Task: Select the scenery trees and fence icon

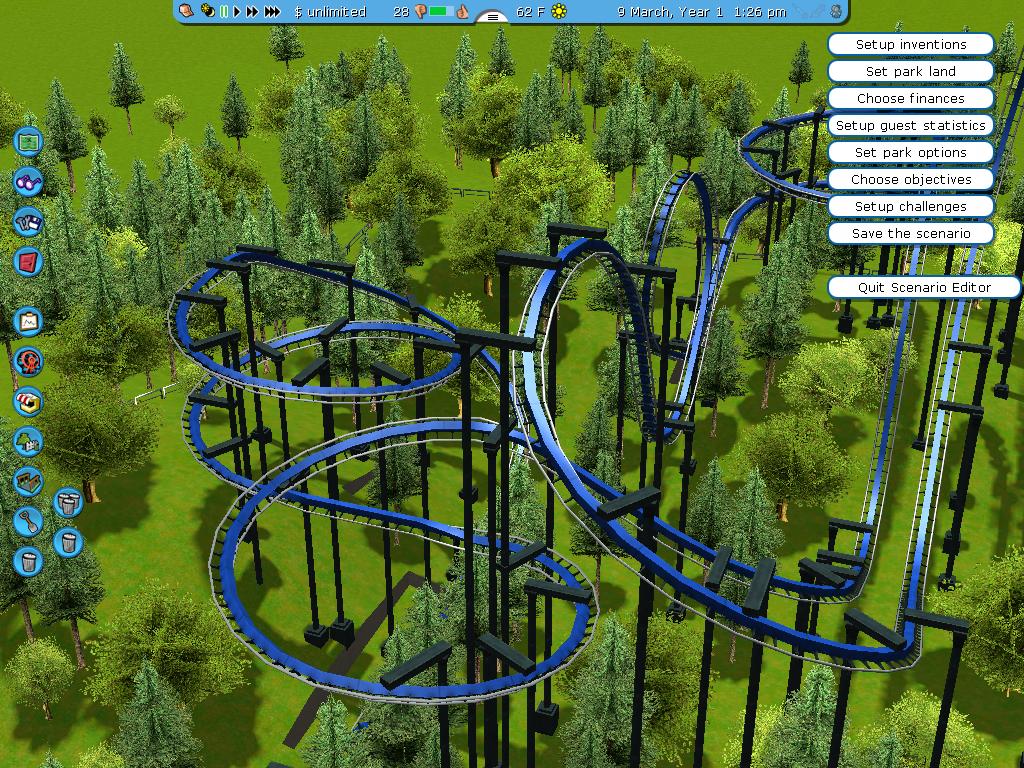Action: coord(28,441)
